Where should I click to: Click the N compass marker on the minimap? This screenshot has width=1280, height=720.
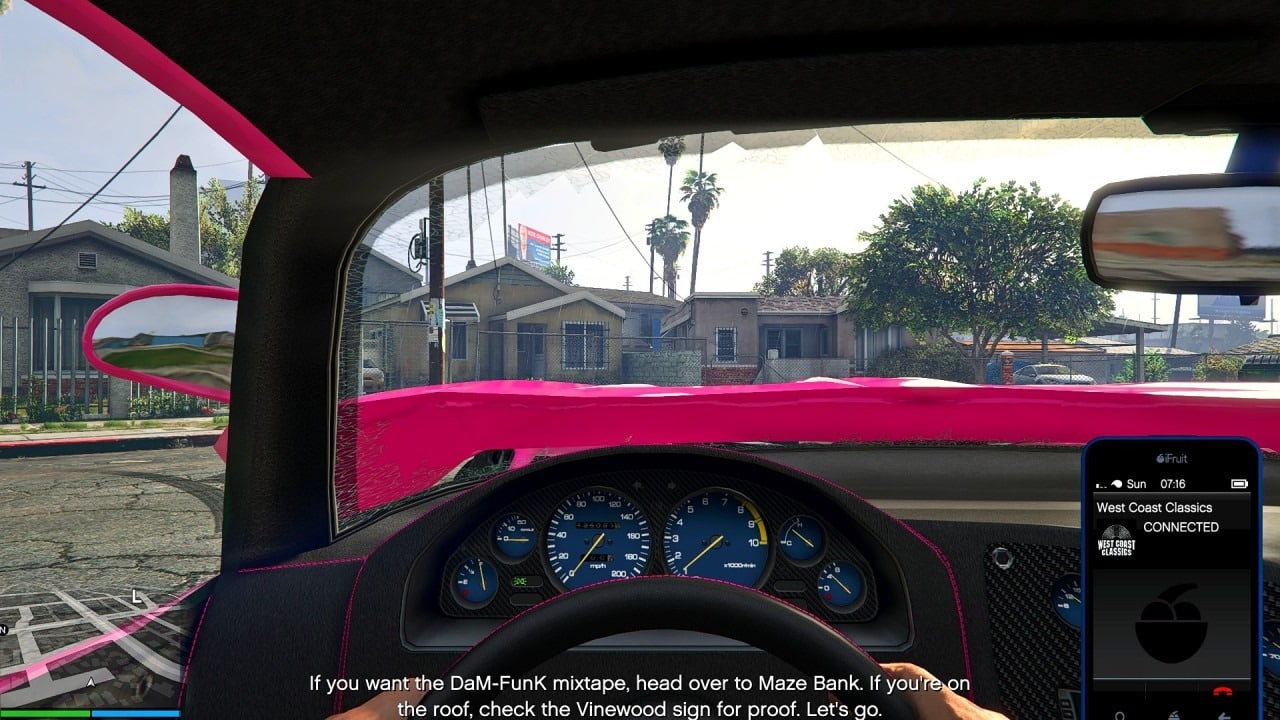click(5, 630)
